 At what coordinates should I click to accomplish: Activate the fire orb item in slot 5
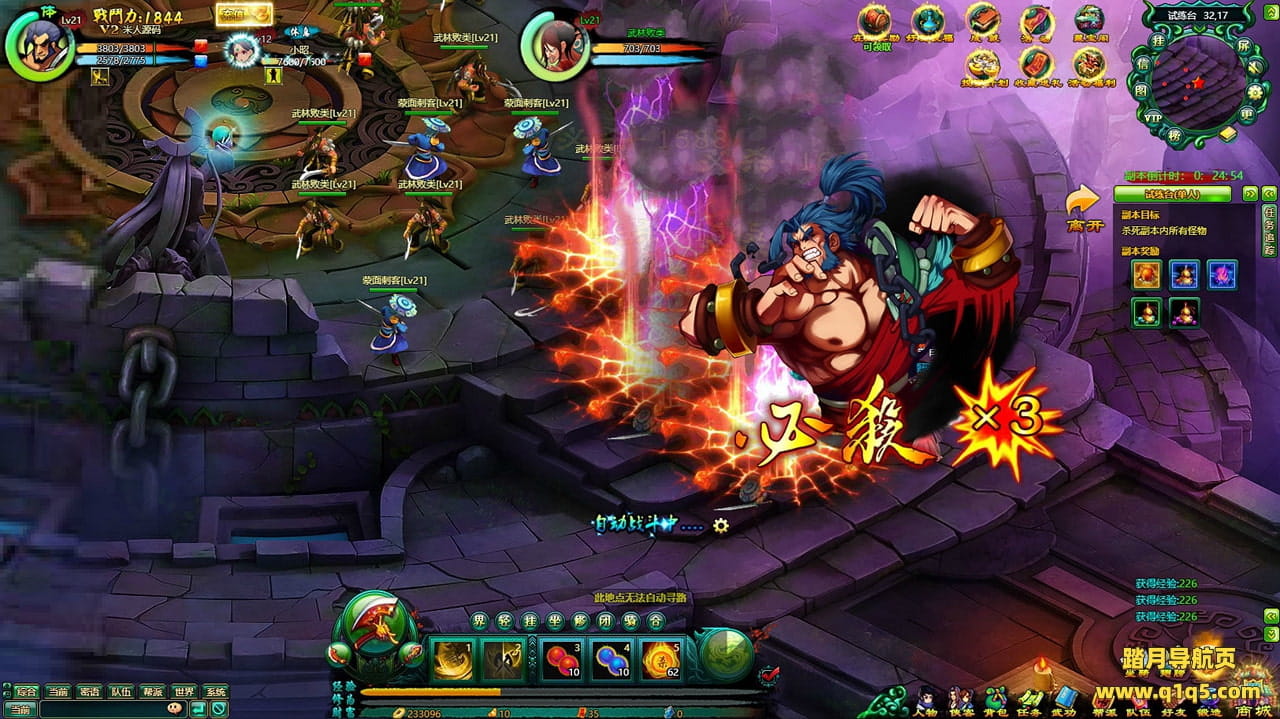661,658
